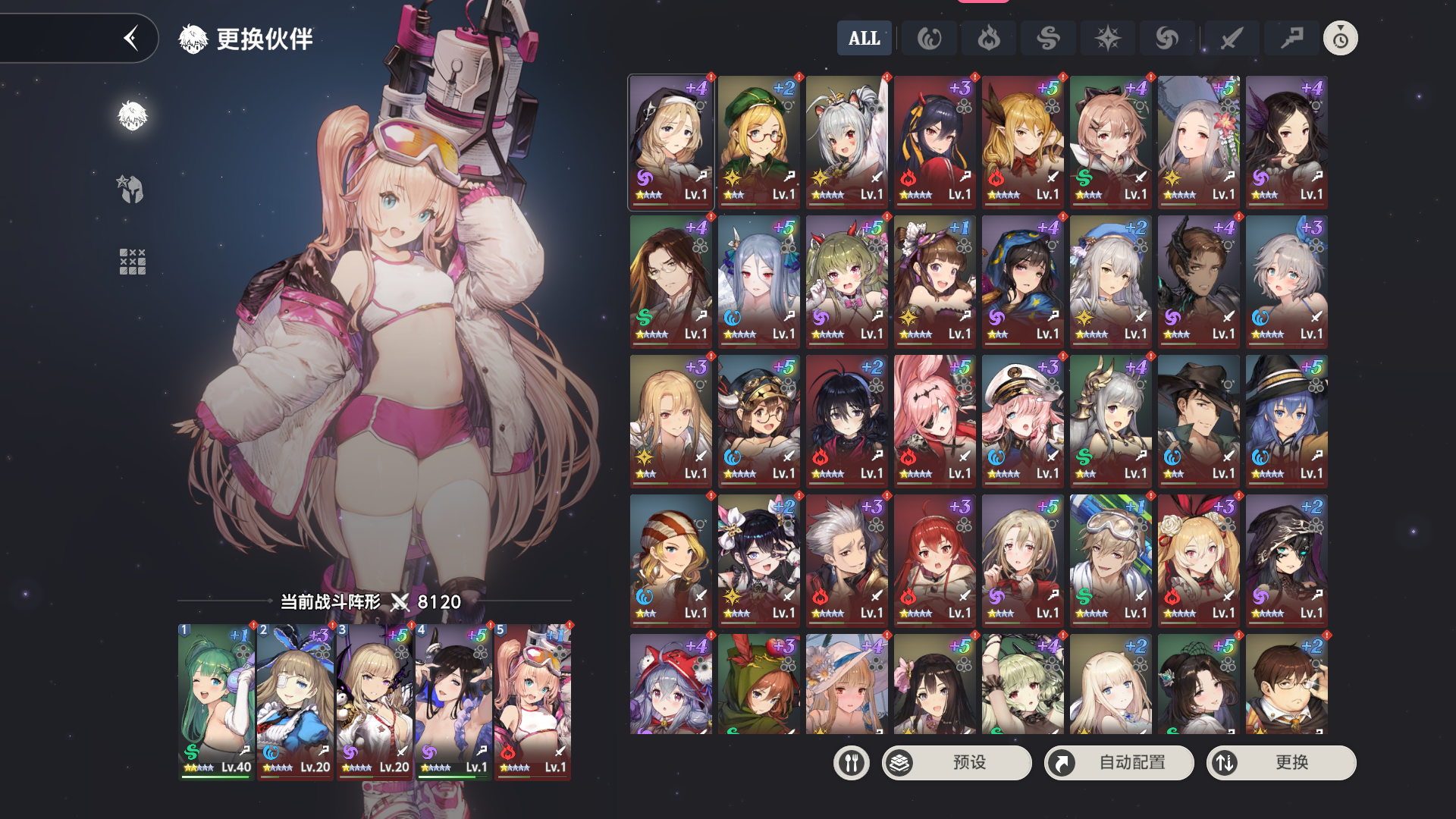Open the stopwatch sort button
Viewport: 1456px width, 819px height.
point(1340,38)
